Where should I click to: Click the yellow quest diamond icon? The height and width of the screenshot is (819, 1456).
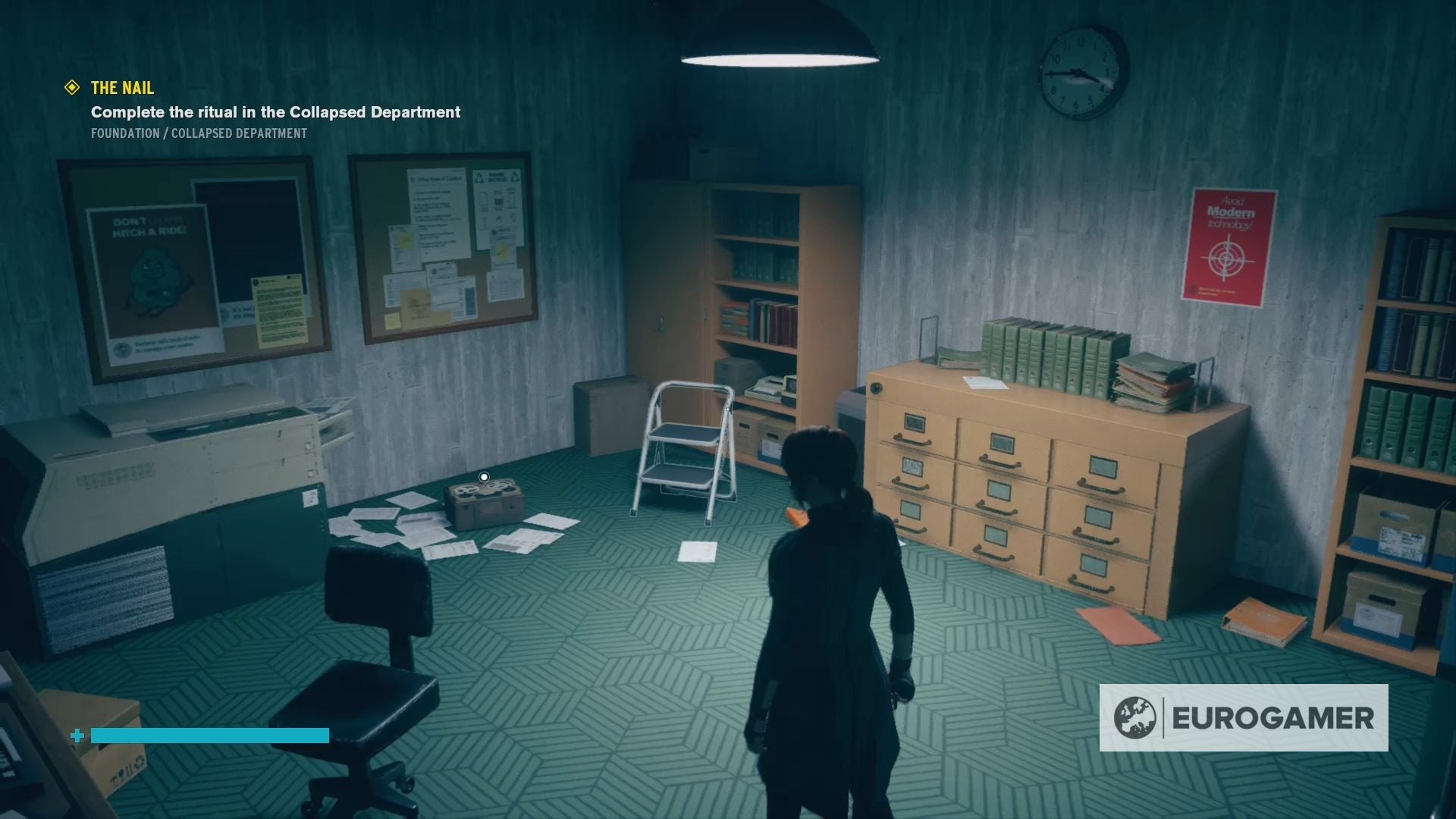click(73, 88)
